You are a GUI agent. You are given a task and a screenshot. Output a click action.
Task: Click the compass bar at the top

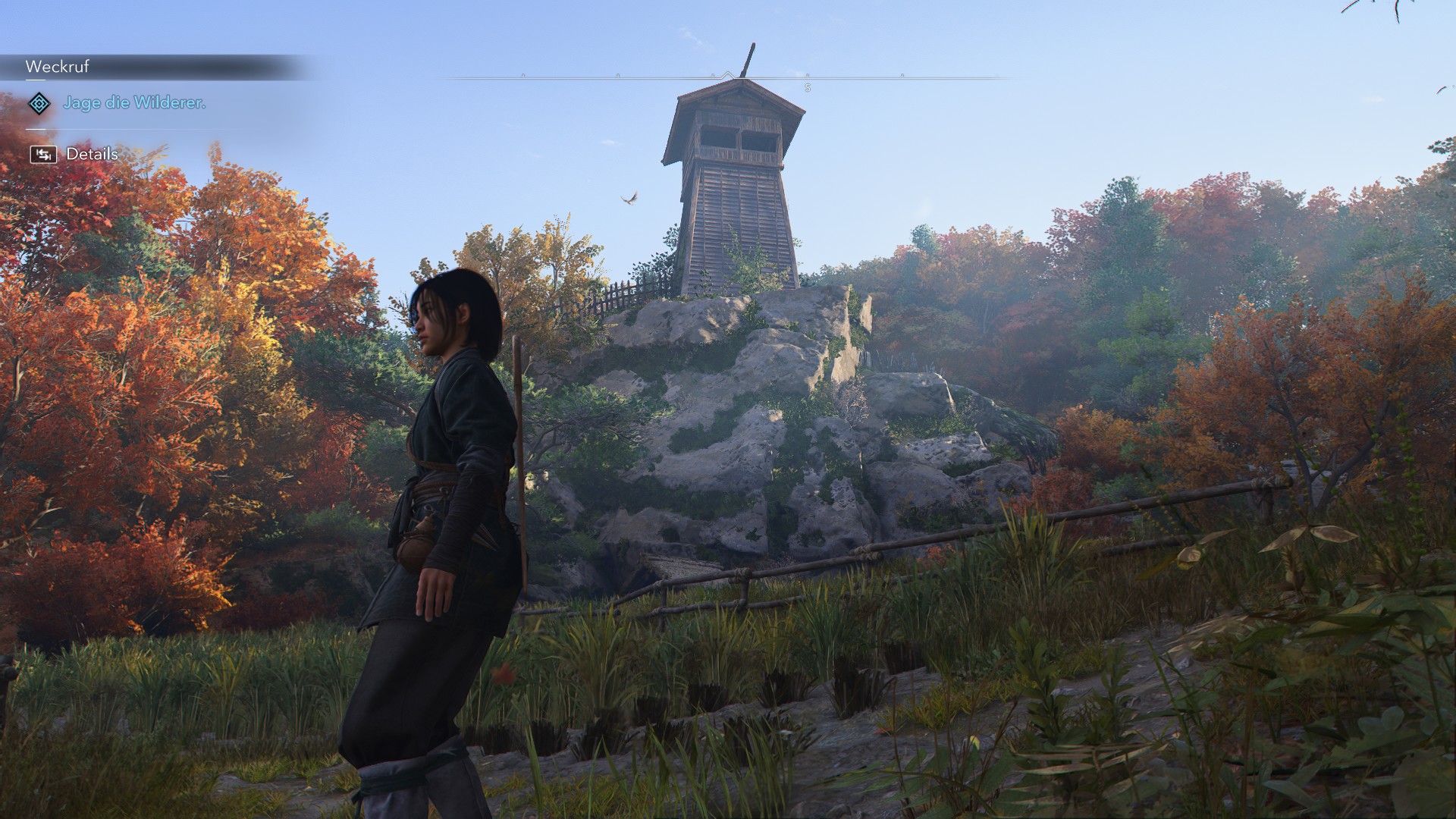tap(727, 78)
